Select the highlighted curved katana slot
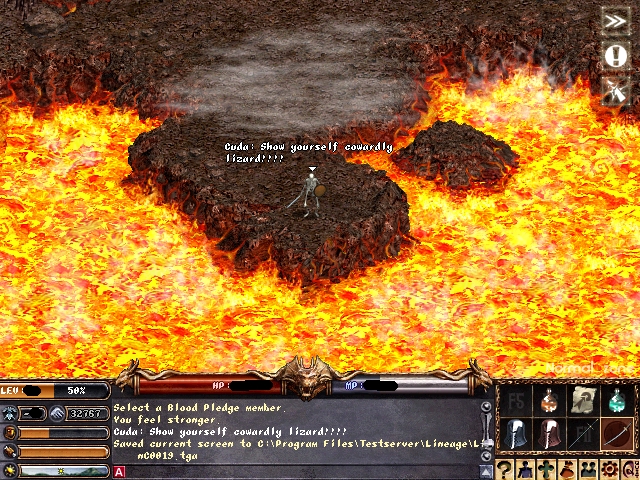The image size is (640, 480). pyautogui.click(x=617, y=435)
